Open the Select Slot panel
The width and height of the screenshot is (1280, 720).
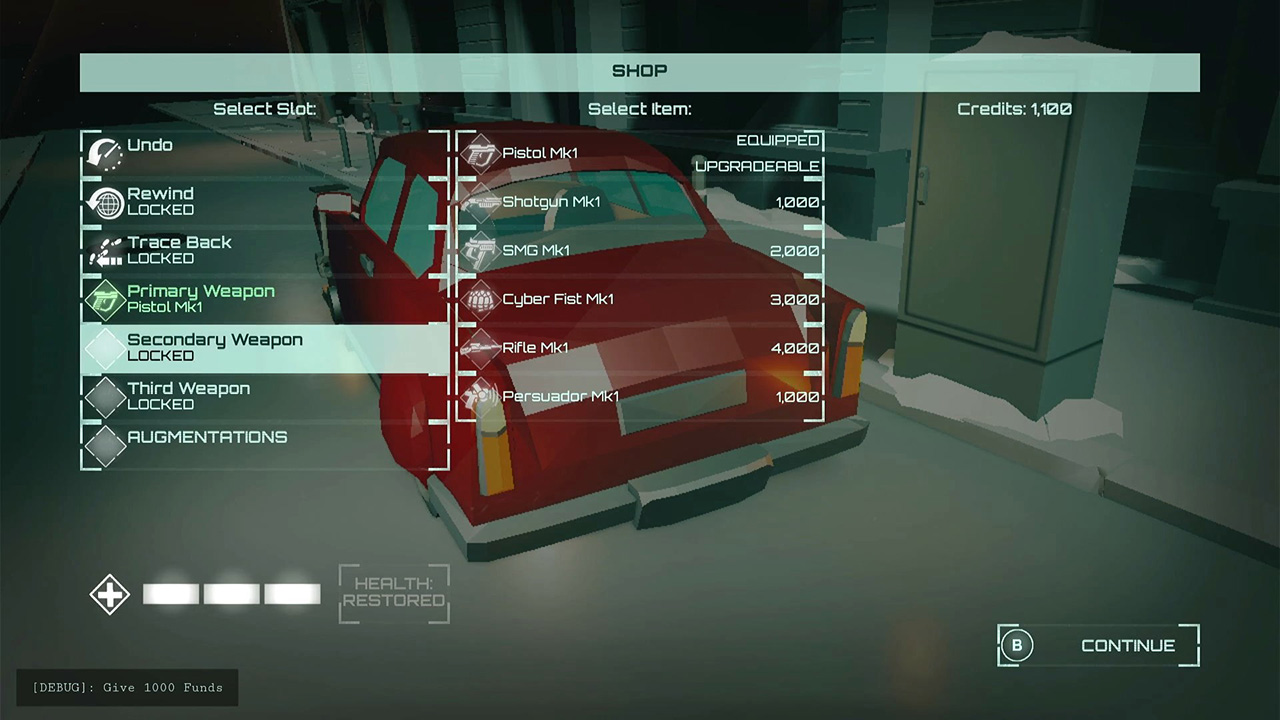(x=264, y=109)
